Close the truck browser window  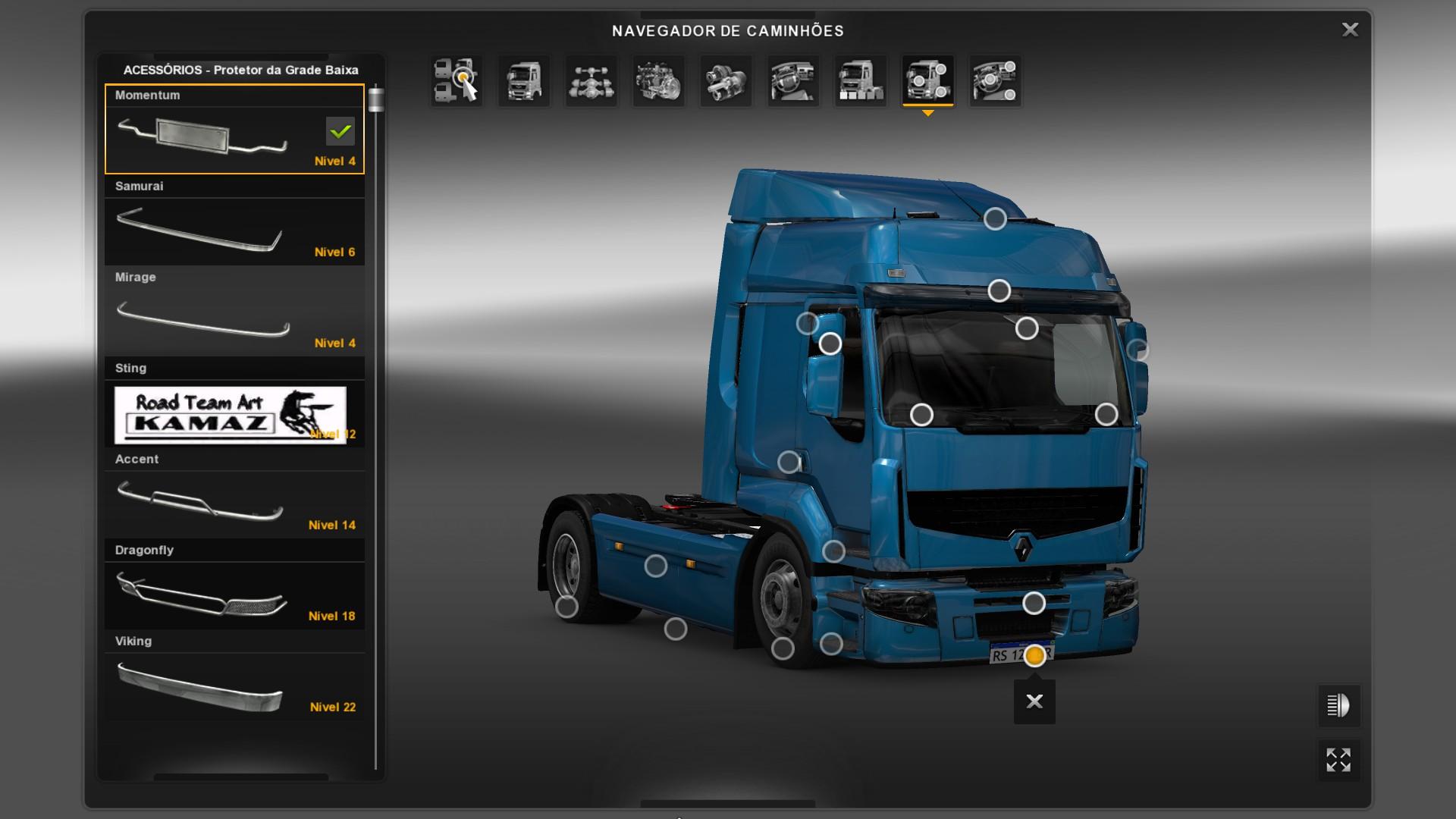coord(1350,30)
